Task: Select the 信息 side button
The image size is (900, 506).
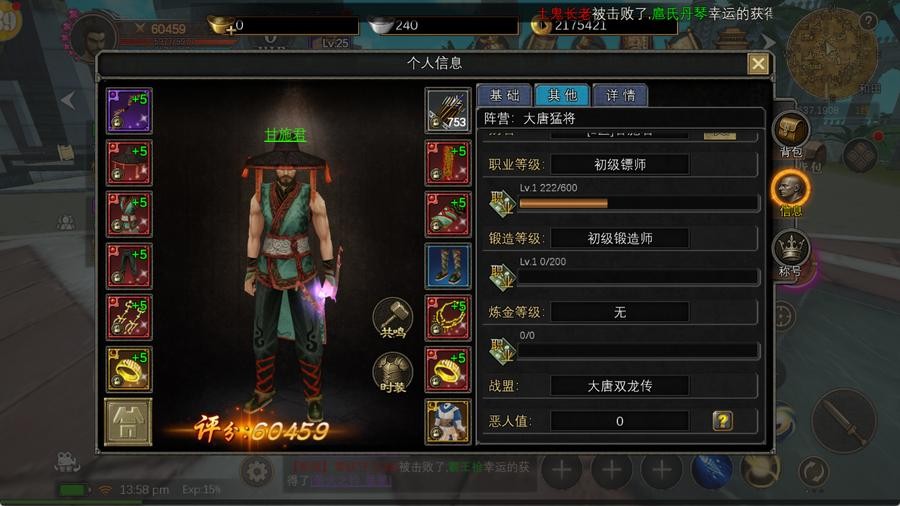Action: (x=791, y=192)
